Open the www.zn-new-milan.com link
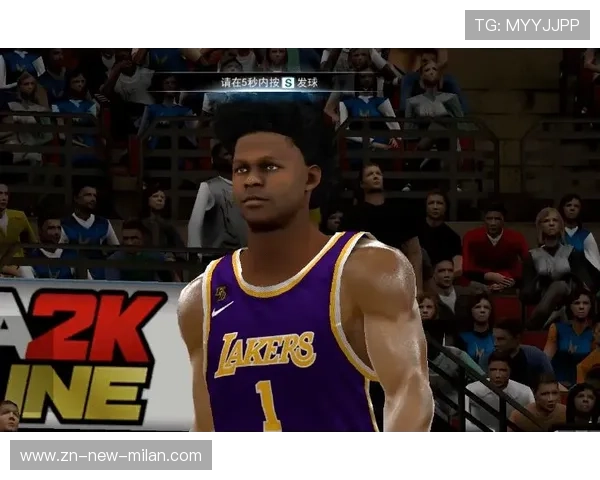 pyautogui.click(x=111, y=456)
